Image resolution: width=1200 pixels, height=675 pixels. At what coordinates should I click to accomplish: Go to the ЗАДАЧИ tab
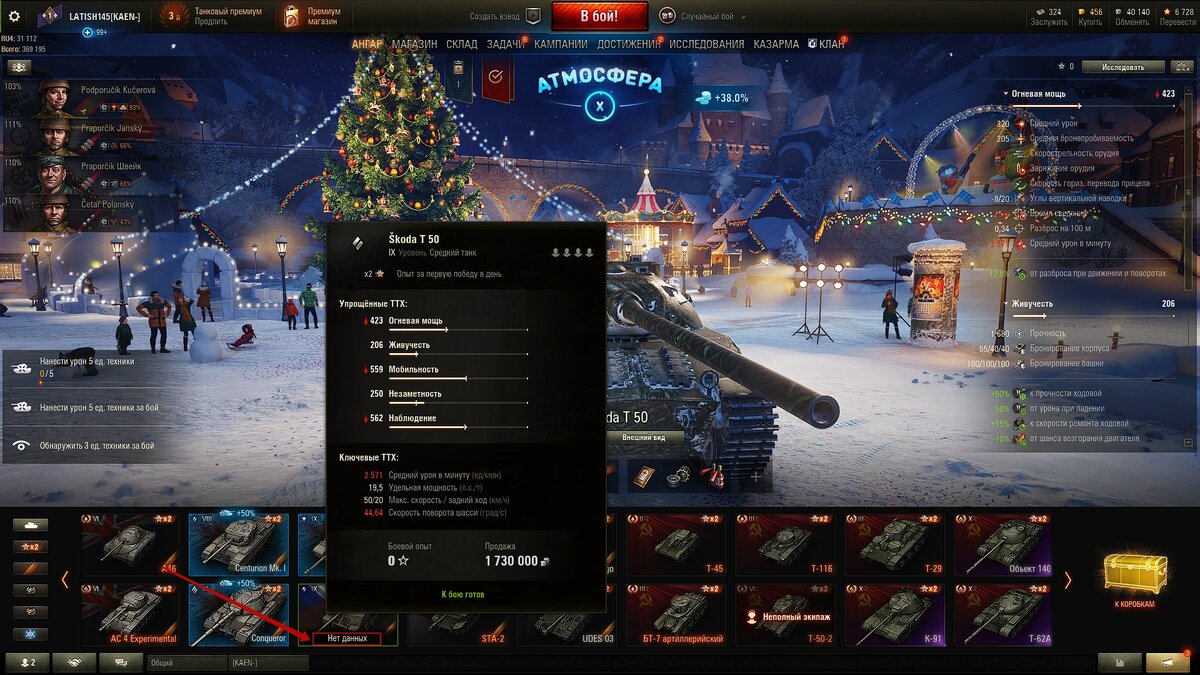[506, 44]
